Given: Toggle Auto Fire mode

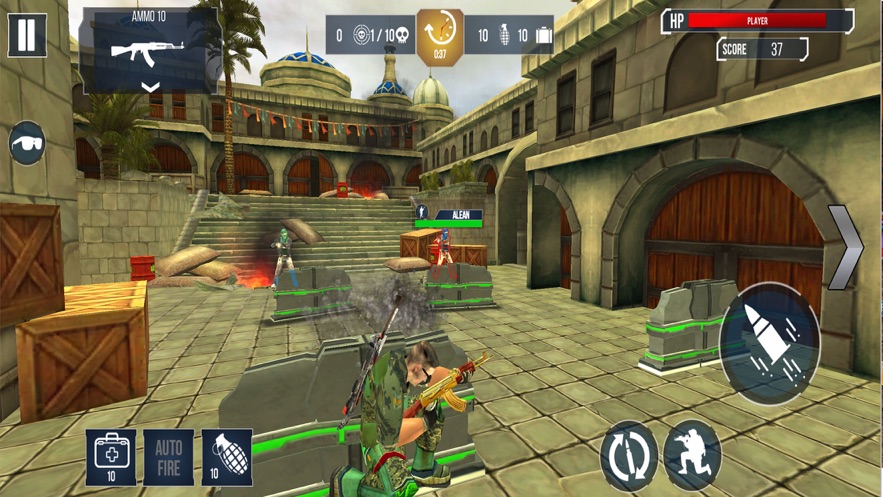Looking at the screenshot, I should pyautogui.click(x=168, y=457).
